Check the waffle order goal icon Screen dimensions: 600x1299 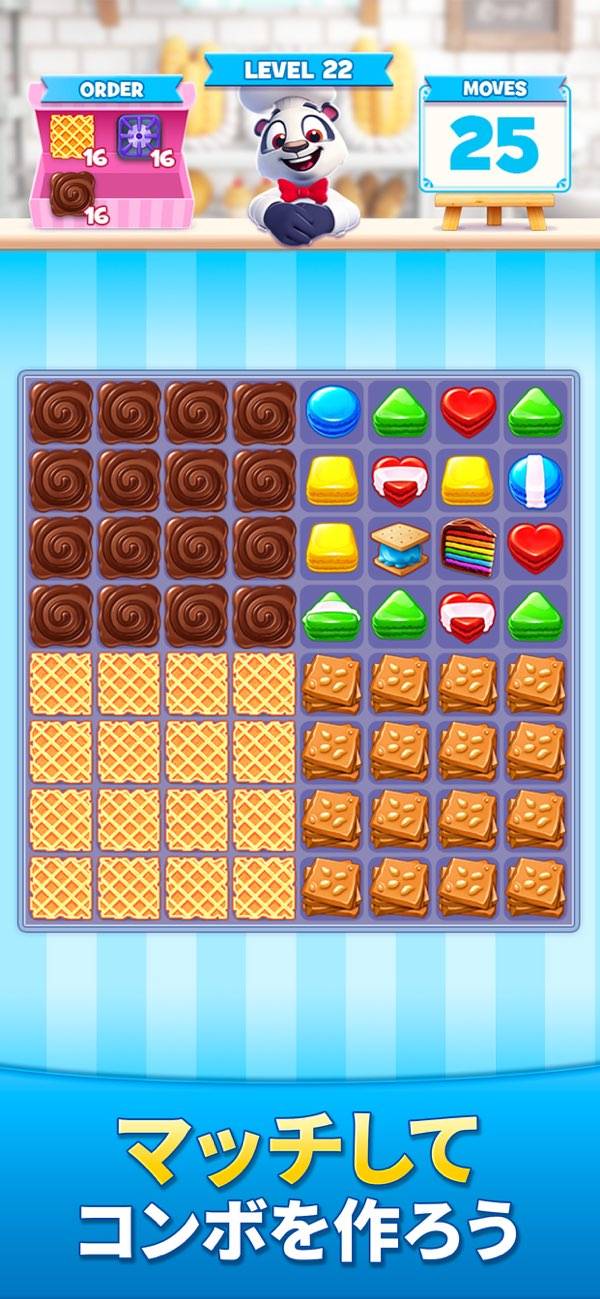point(71,133)
